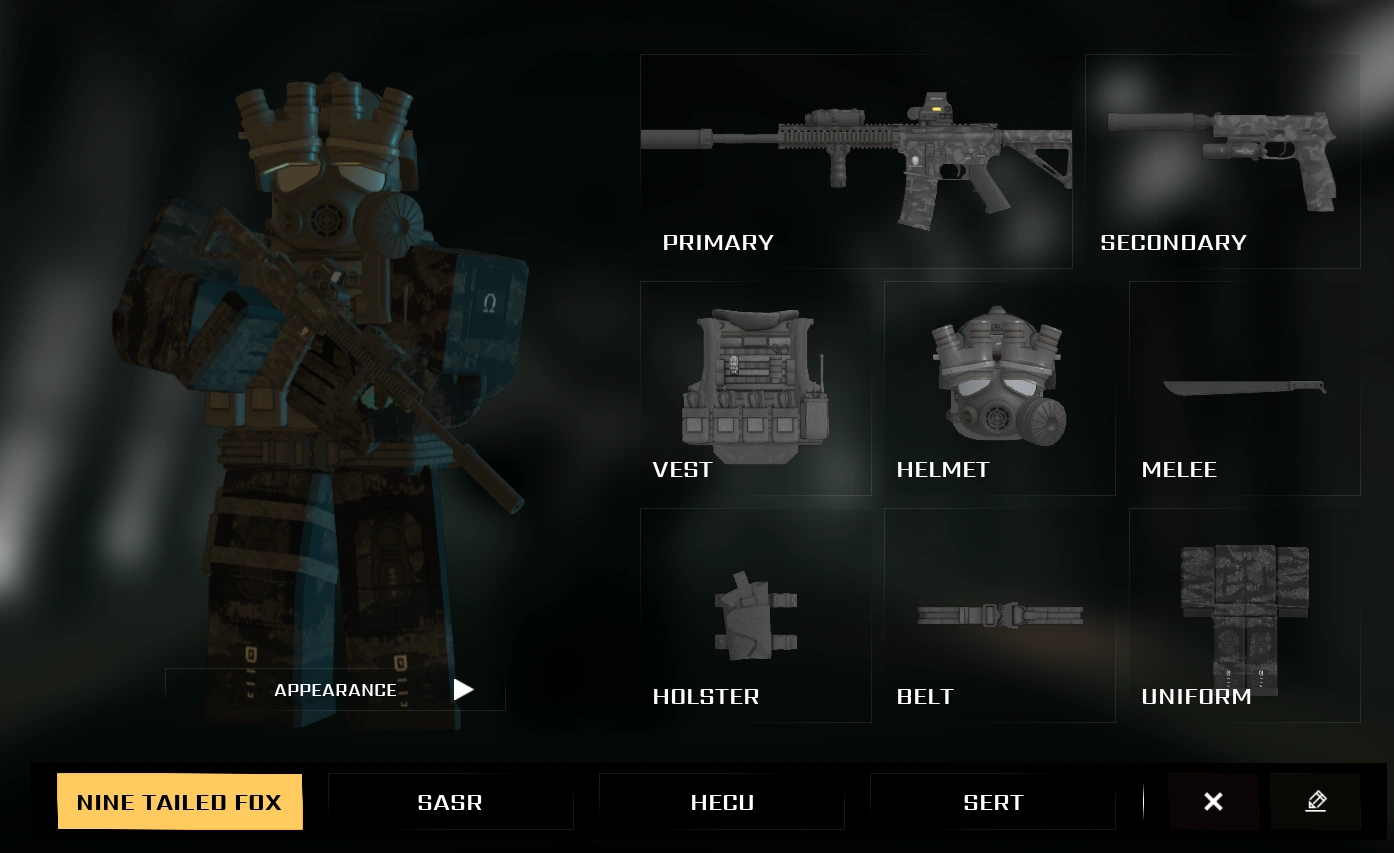Select the SECONDARY pistol slot
The width and height of the screenshot is (1394, 853).
[x=1222, y=160]
